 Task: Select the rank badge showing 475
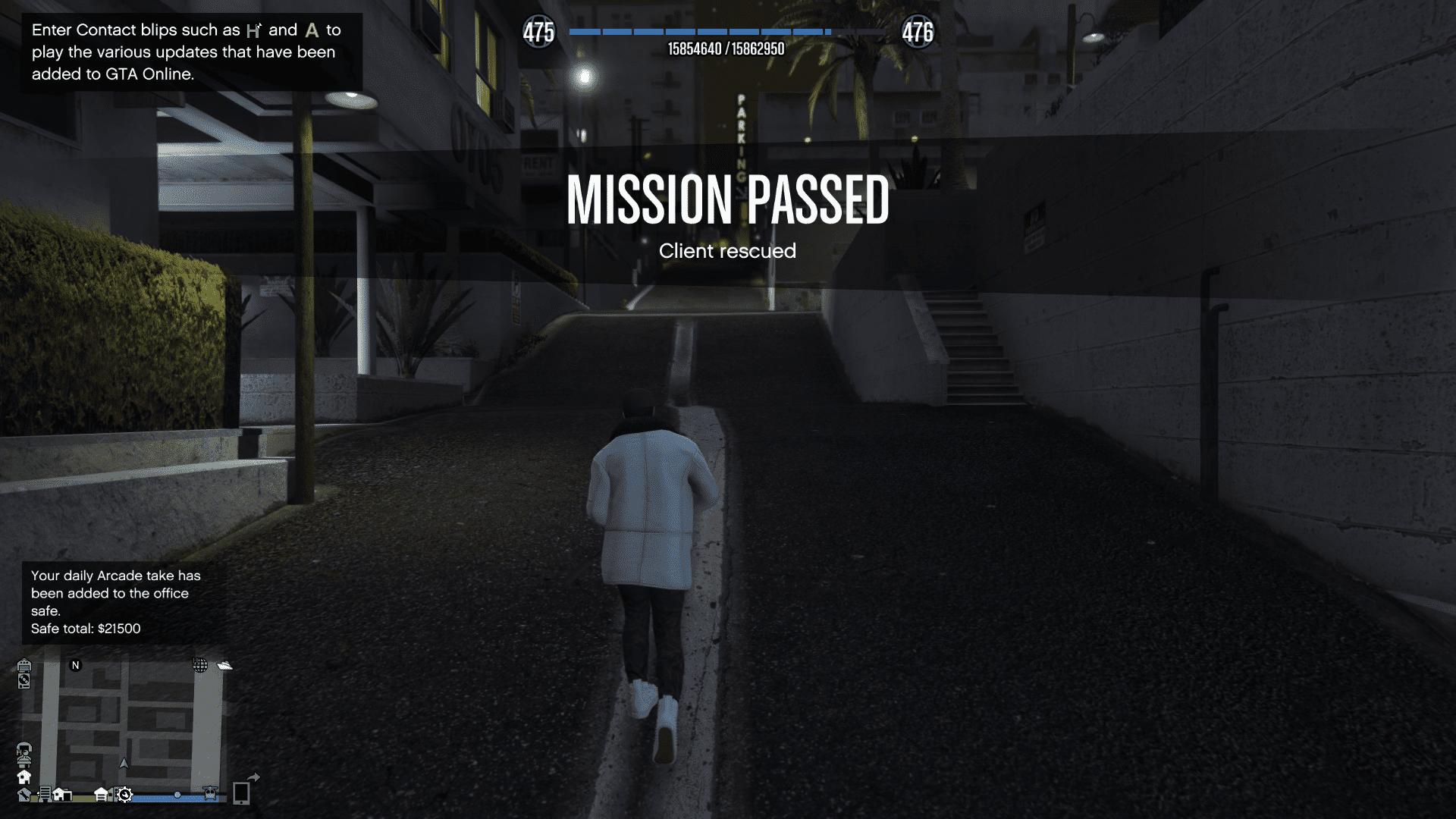click(x=538, y=32)
